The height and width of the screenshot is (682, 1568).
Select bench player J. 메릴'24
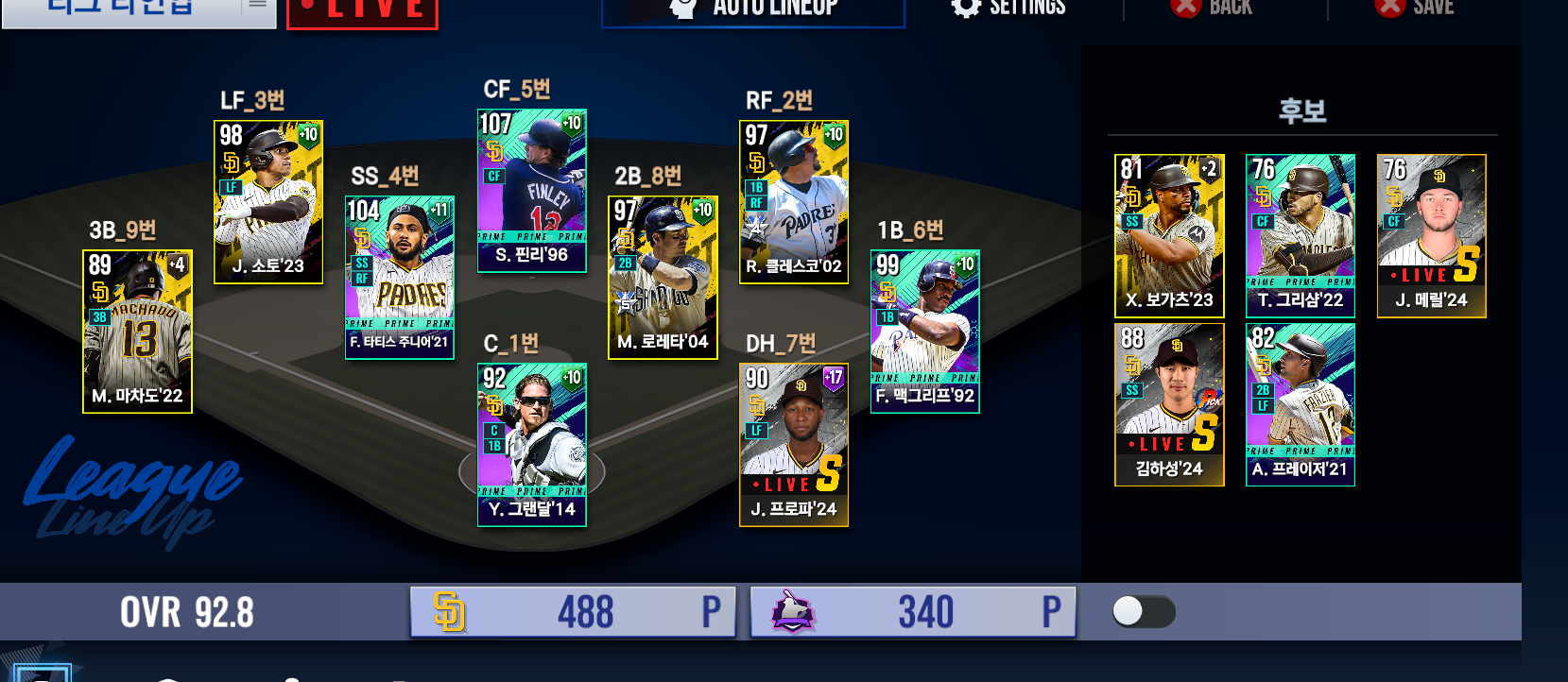[x=1431, y=235]
